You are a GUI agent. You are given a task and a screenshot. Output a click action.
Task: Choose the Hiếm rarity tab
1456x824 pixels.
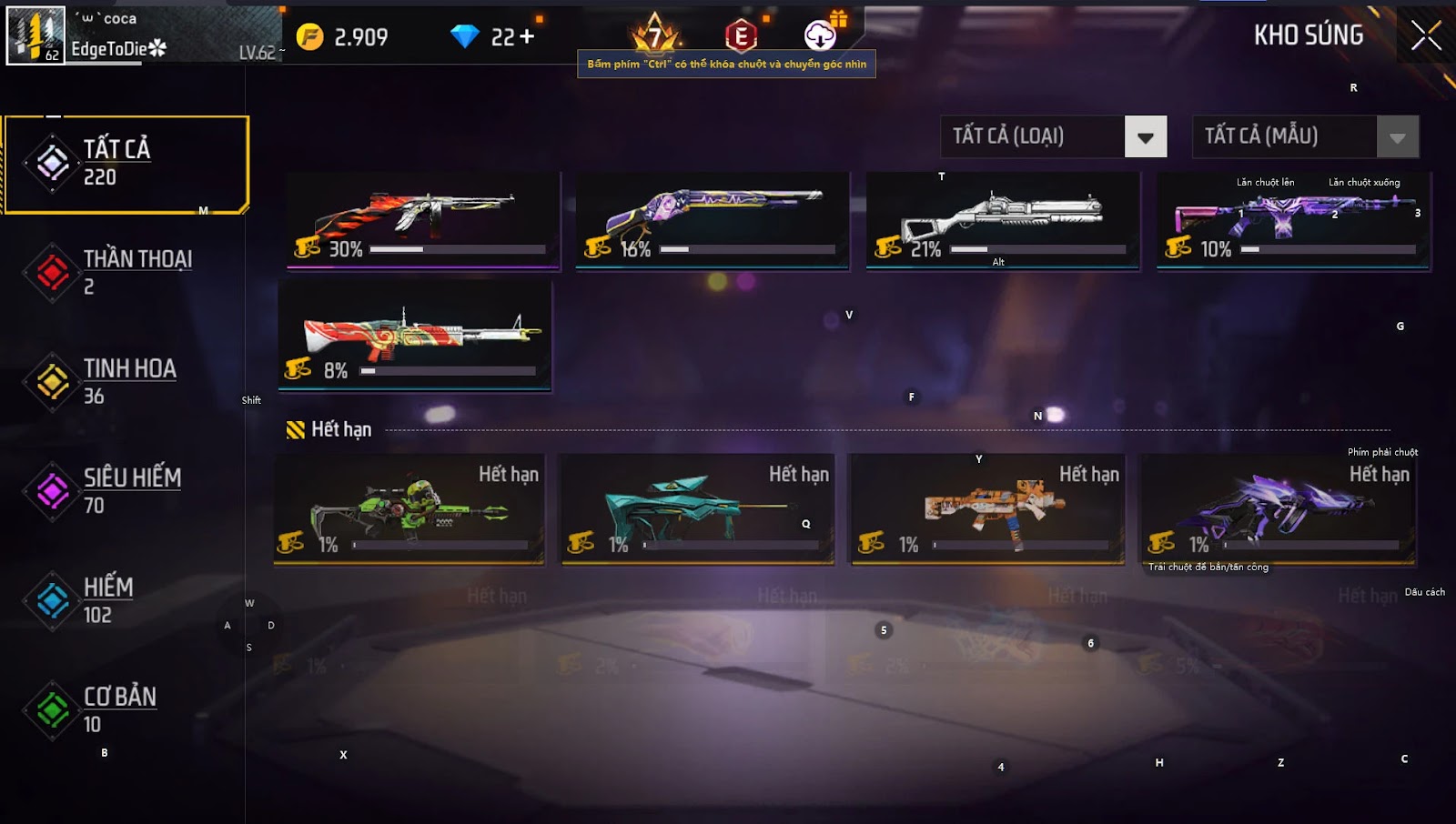(126, 600)
